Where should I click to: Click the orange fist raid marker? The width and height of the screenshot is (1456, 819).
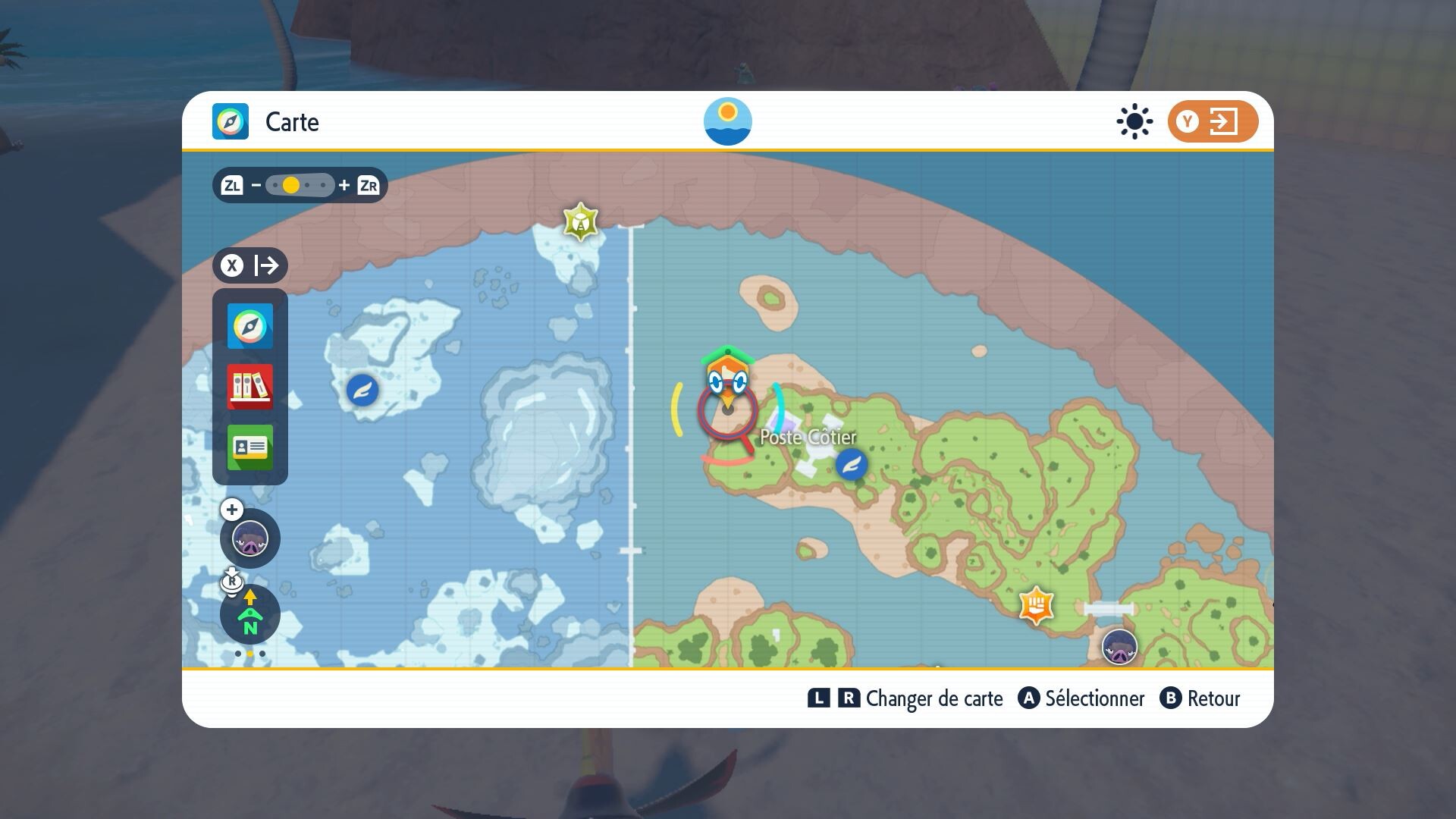coord(1037,604)
